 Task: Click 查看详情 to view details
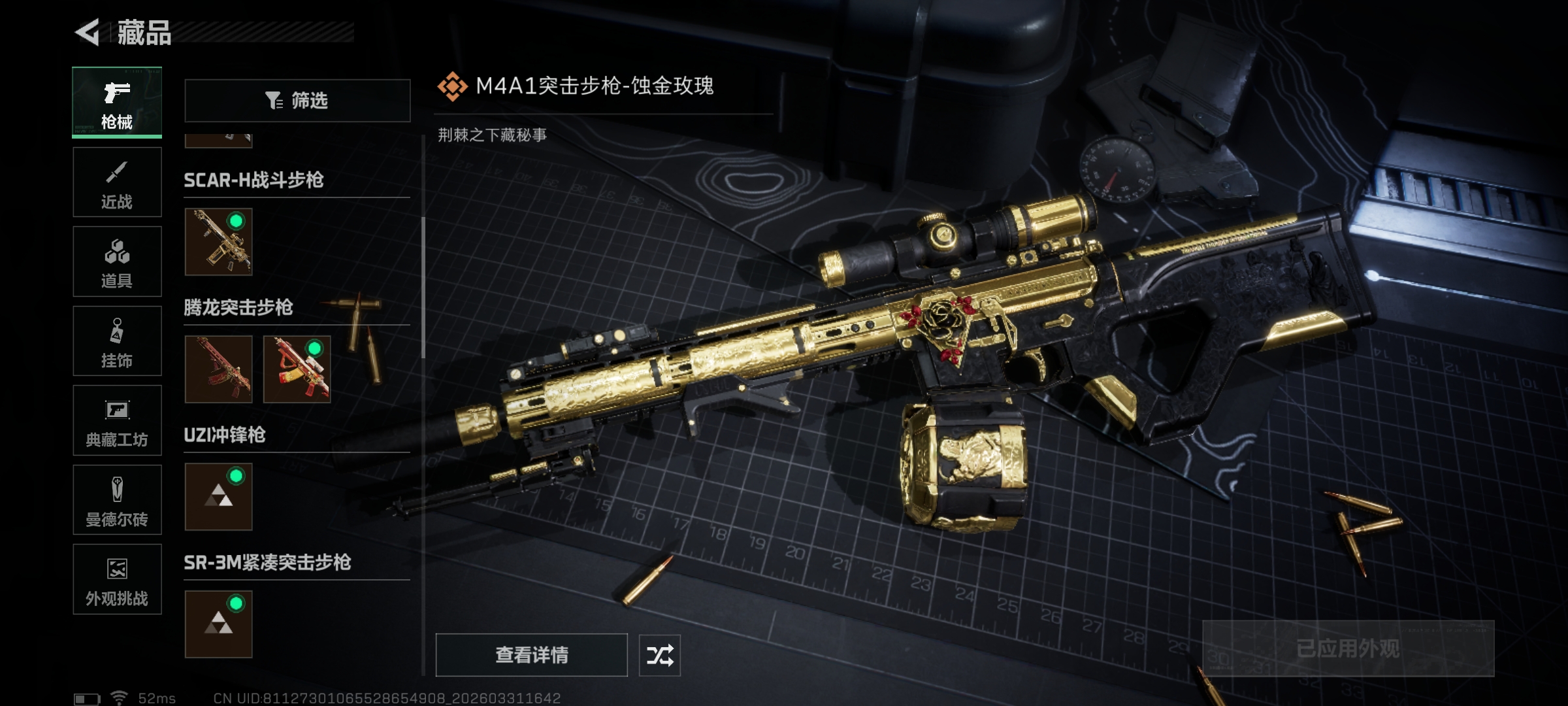pos(531,655)
